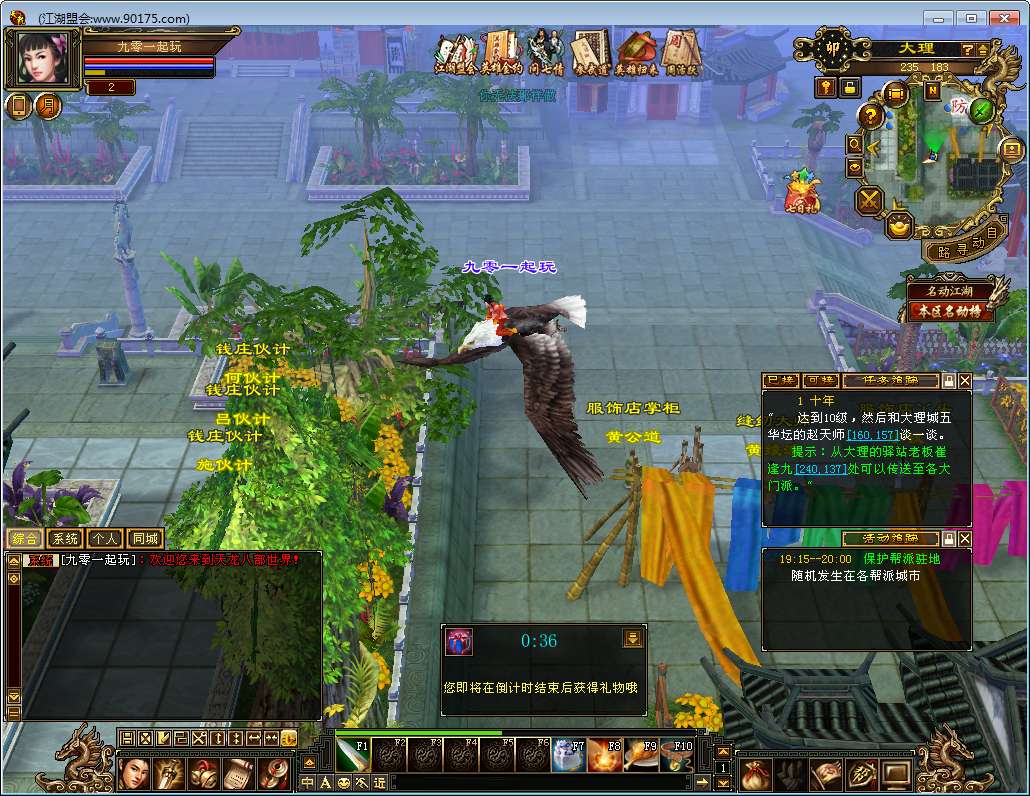Switch to the 同城 chat tab
1030x796 pixels.
click(146, 539)
